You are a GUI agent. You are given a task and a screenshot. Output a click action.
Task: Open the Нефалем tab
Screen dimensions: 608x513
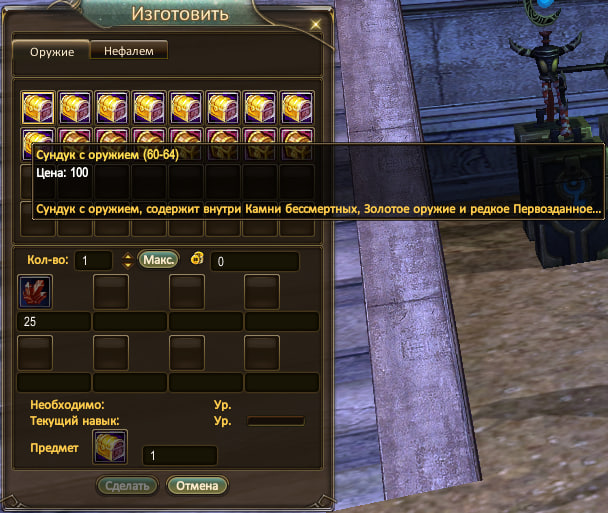tap(128, 50)
